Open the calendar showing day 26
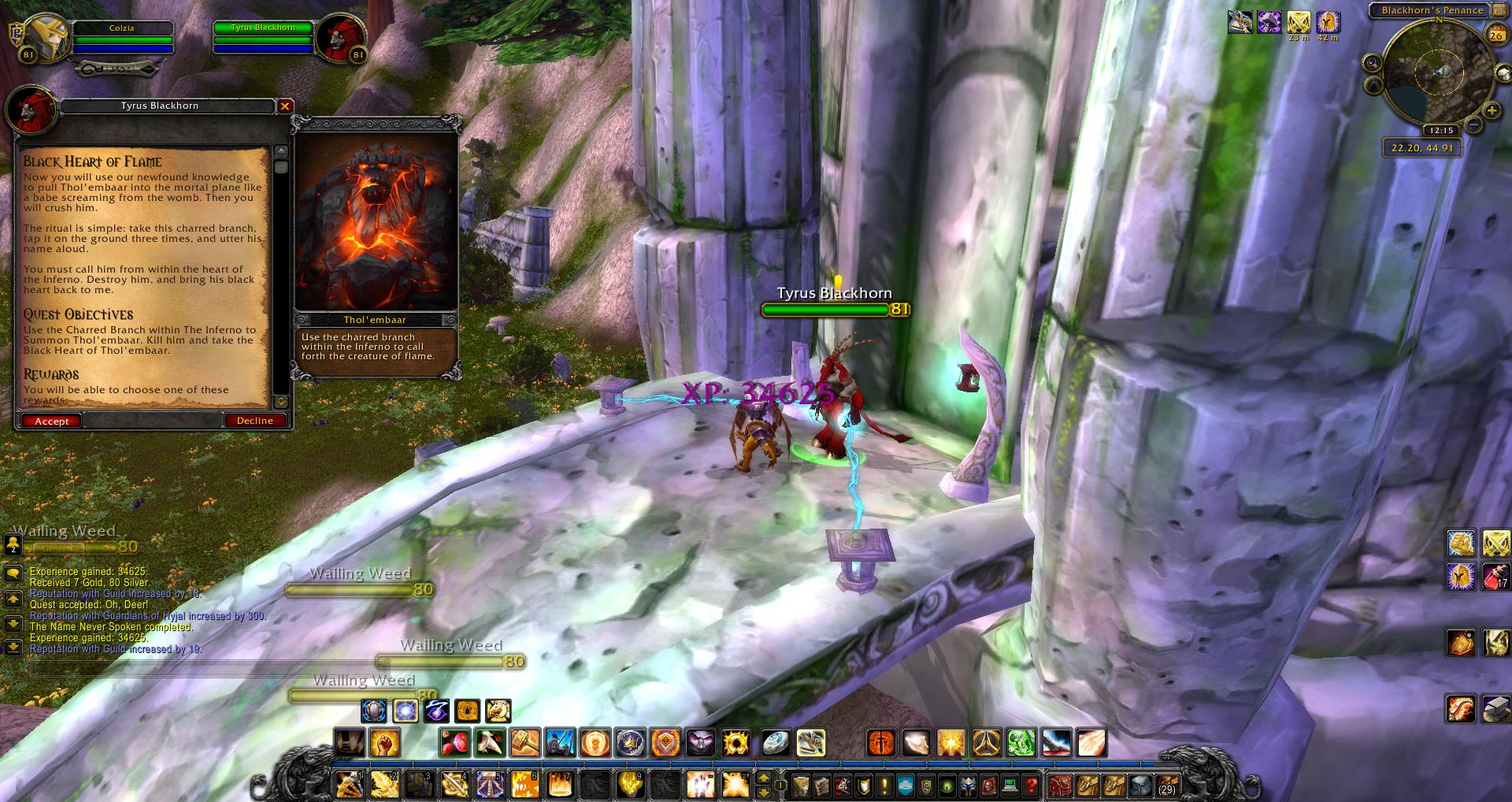This screenshot has height=802, width=1512. pyautogui.click(x=1495, y=35)
